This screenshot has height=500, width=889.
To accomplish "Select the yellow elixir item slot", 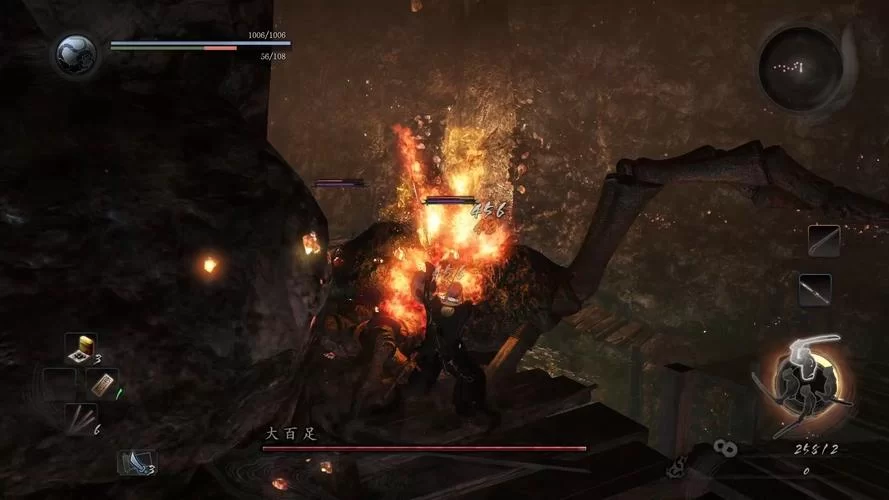I will coord(81,348).
